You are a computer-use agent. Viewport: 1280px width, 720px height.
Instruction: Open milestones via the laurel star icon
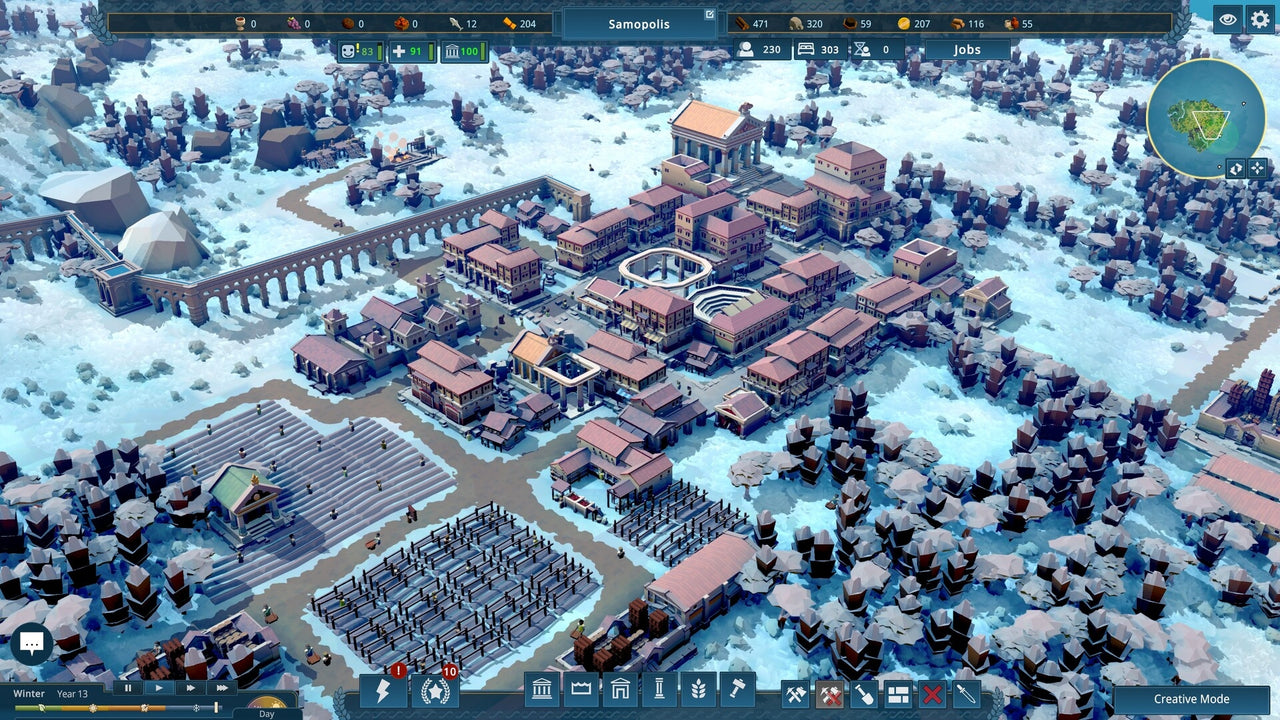(435, 690)
